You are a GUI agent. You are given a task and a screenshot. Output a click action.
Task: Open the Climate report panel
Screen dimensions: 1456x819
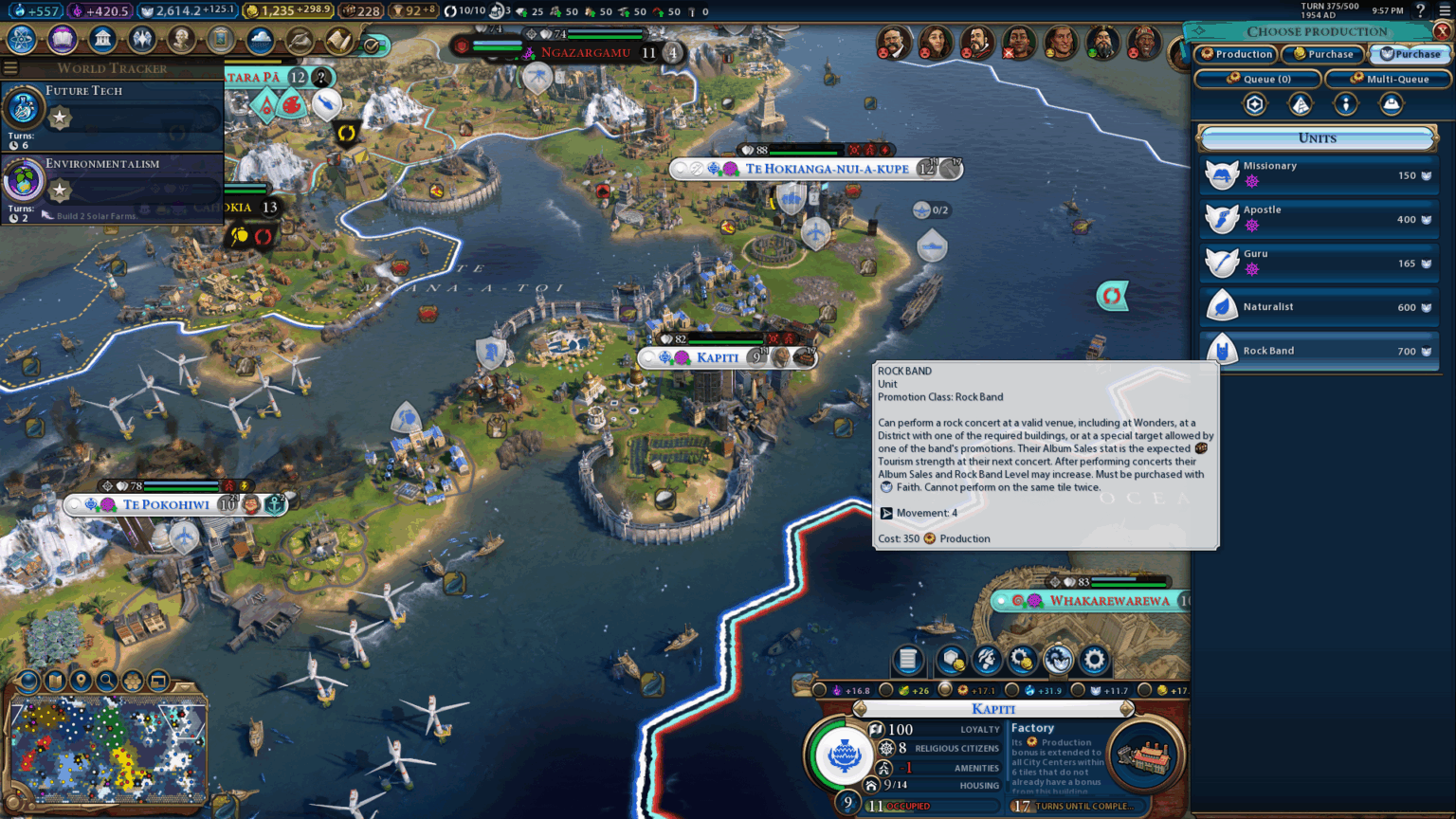coord(259,40)
